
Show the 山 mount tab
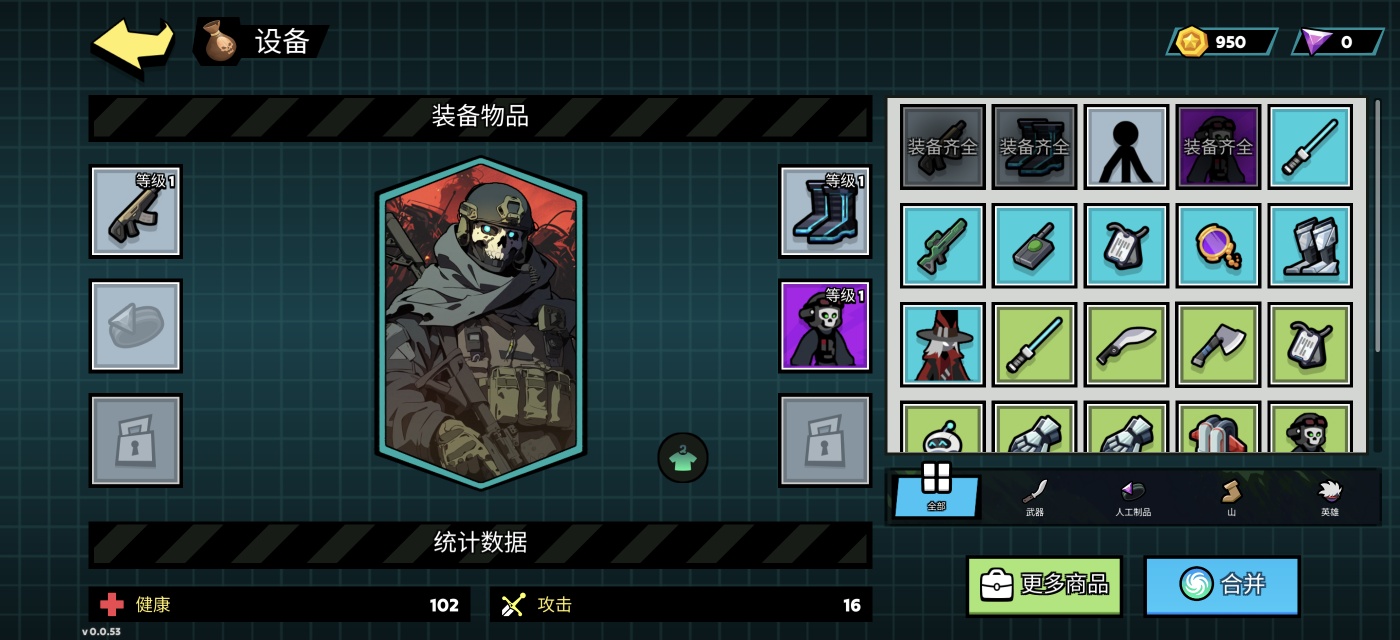pyautogui.click(x=1231, y=496)
